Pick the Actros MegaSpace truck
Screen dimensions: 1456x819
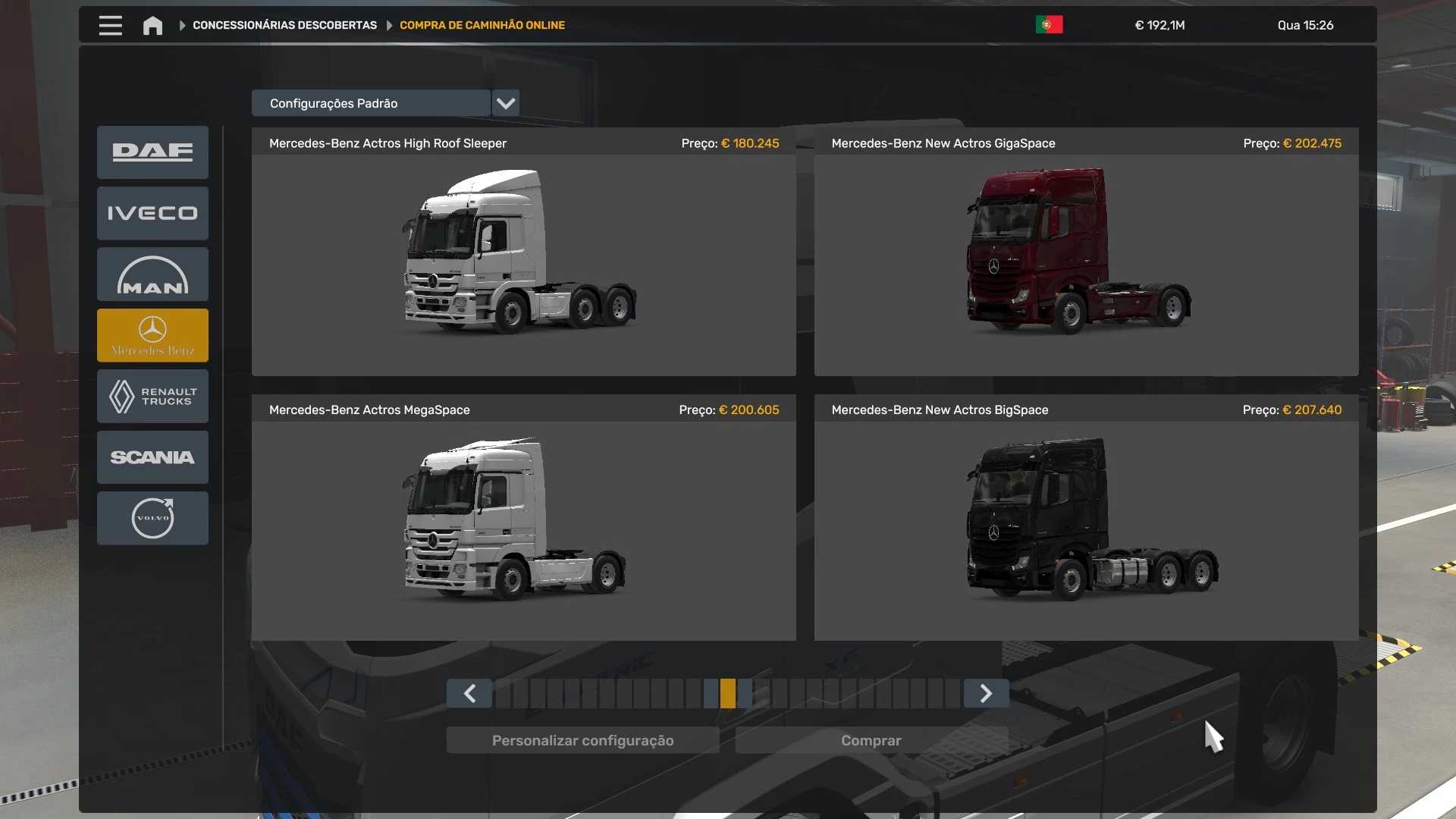(523, 519)
